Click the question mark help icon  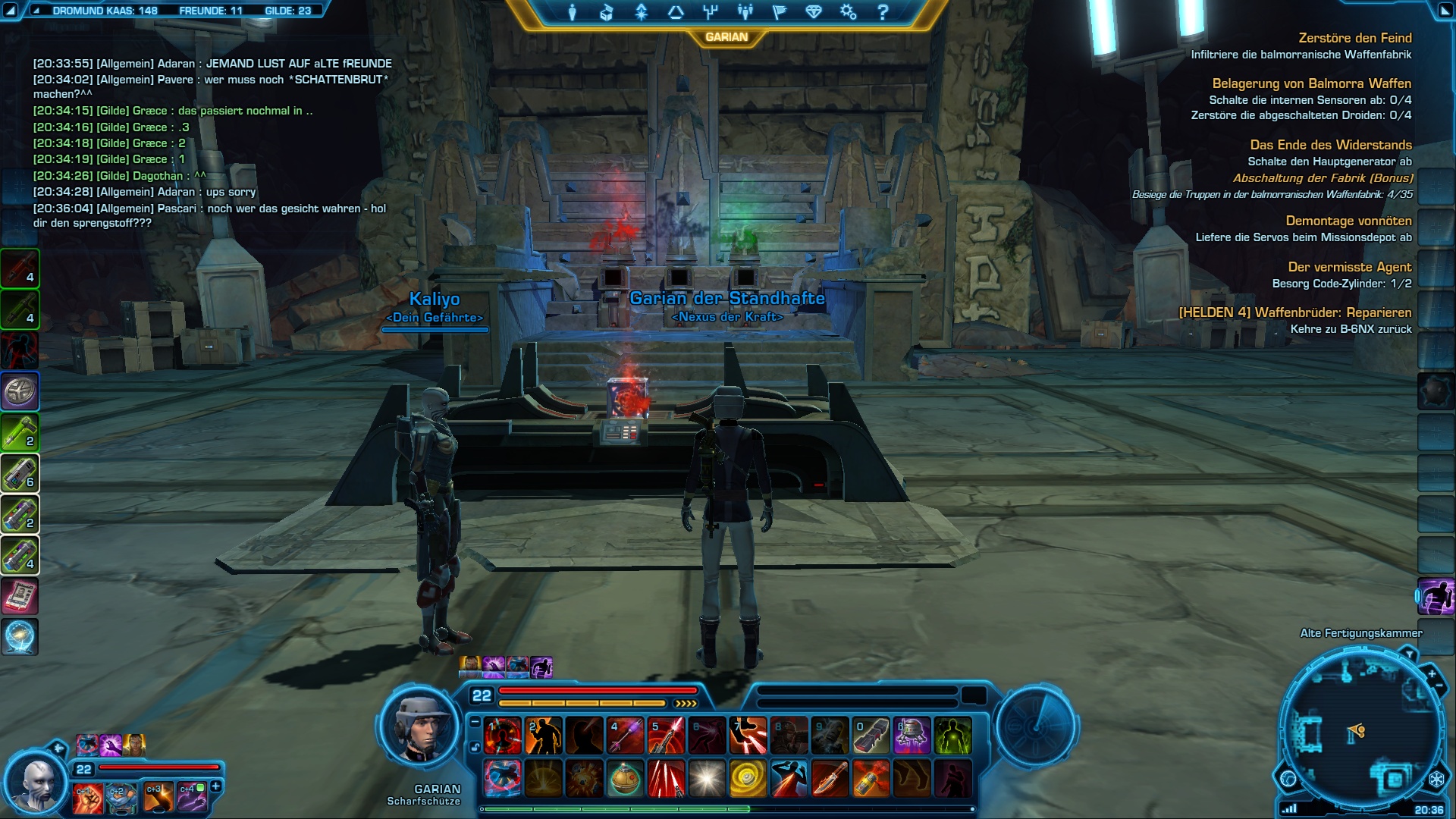coord(883,12)
